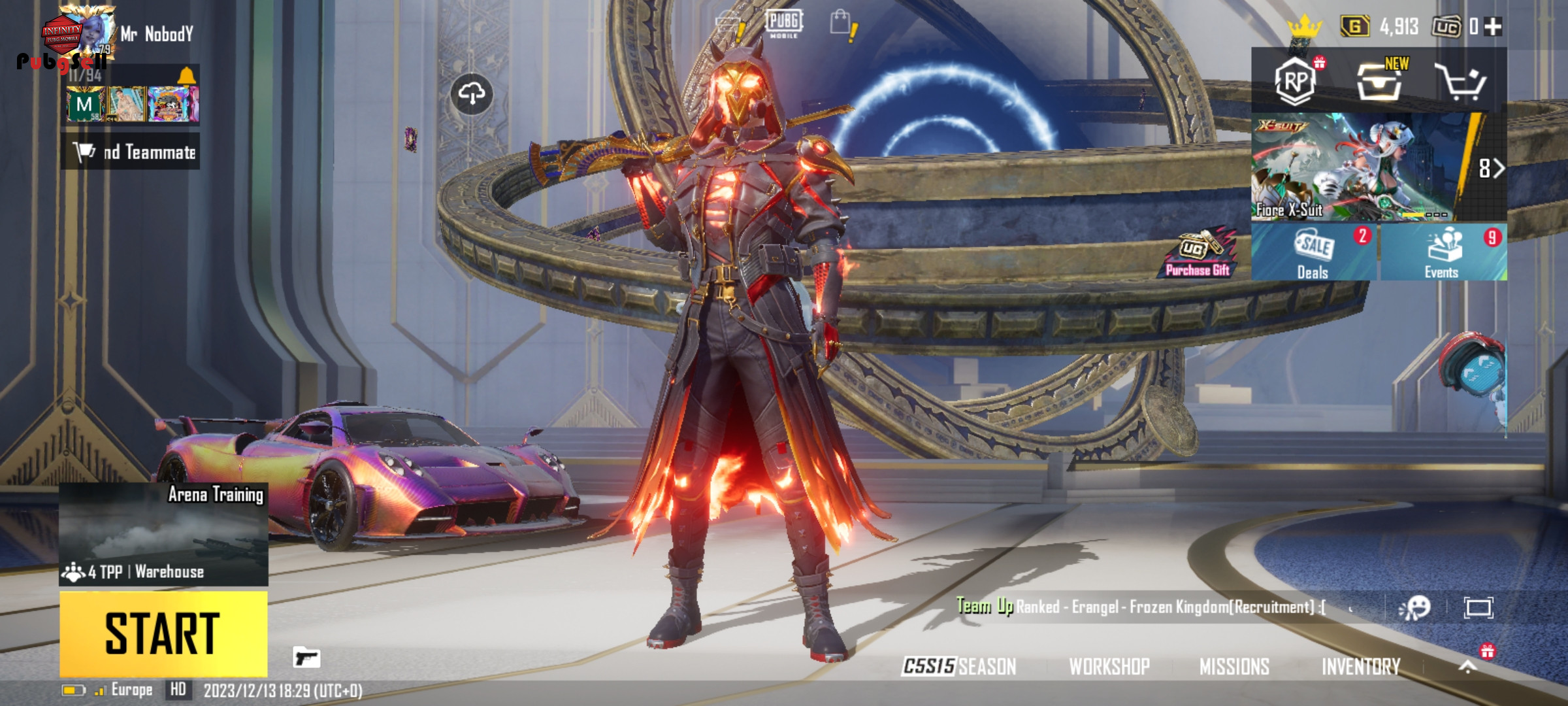Image resolution: width=1568 pixels, height=706 pixels.
Task: Open the Deals sale panel
Action: [x=1313, y=253]
